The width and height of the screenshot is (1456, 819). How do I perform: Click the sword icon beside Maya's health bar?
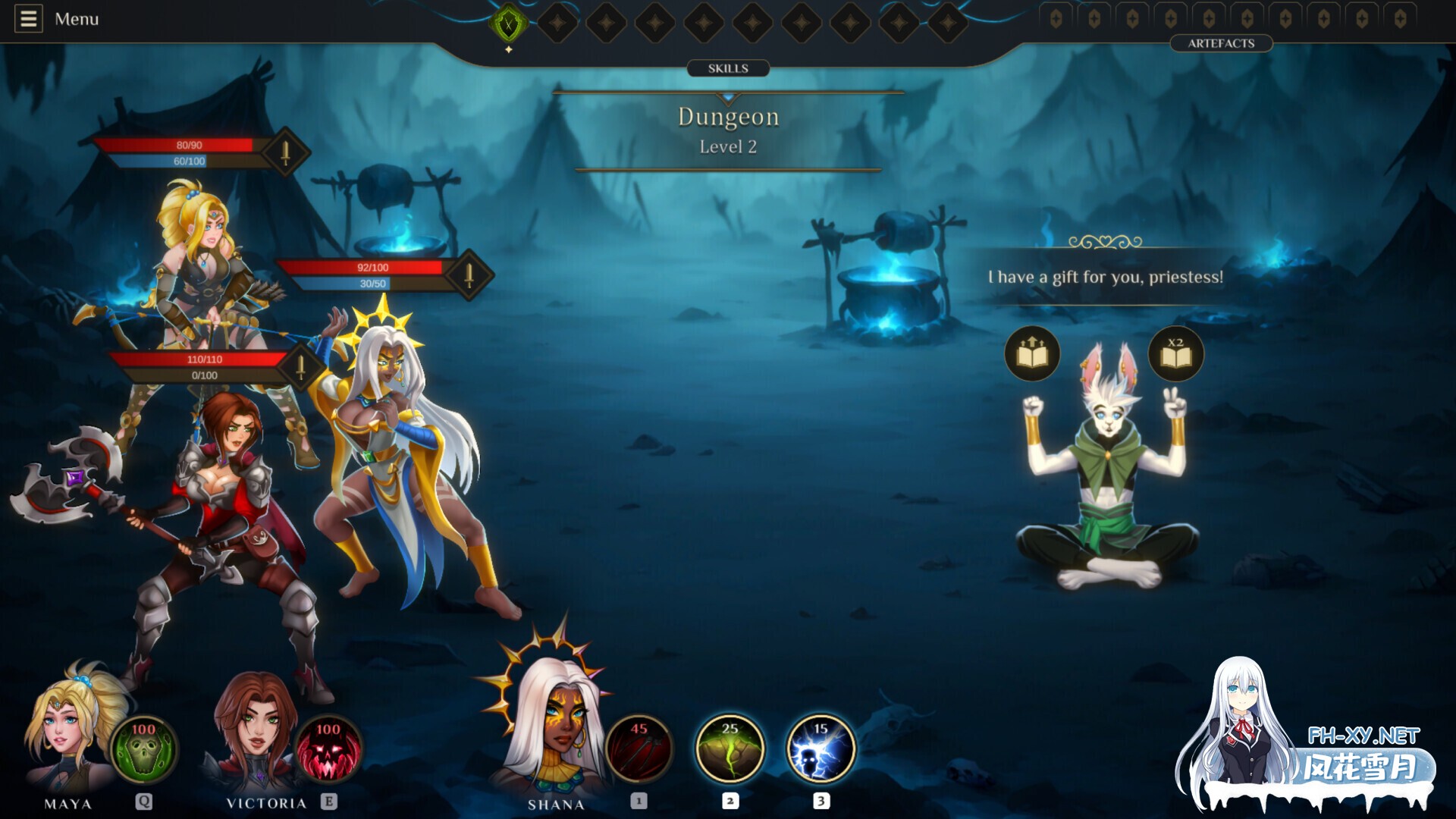[286, 152]
